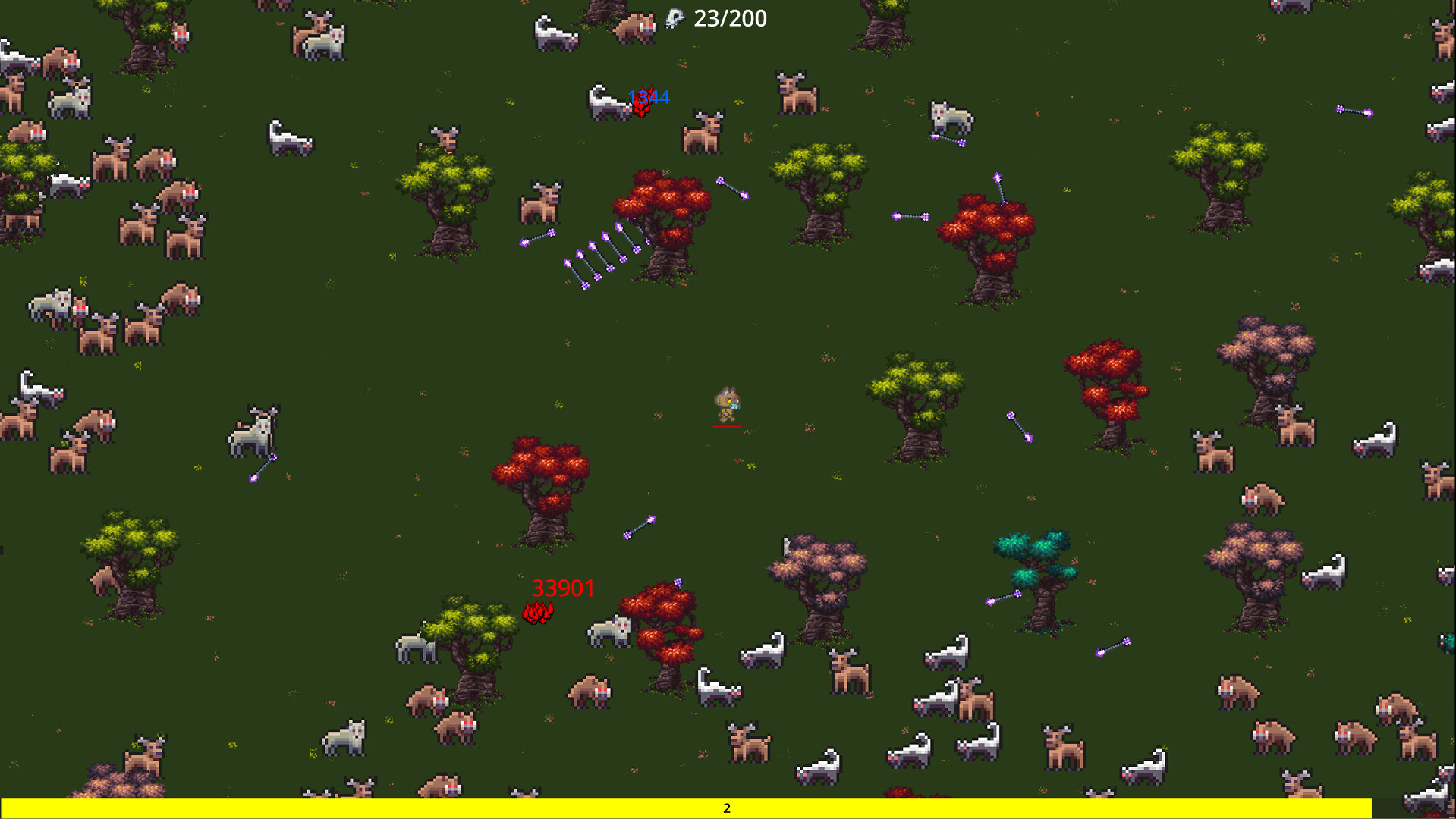Click the red health bar under the player
Viewport: 1456px width, 819px height.
point(726,426)
